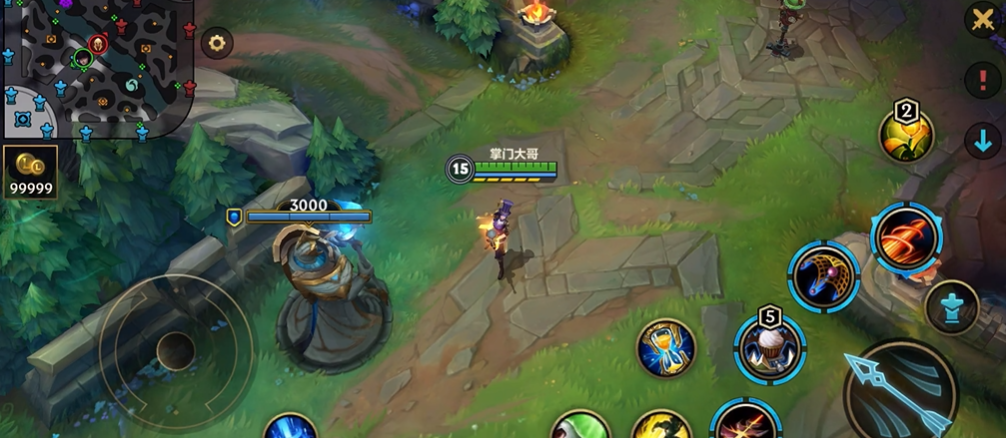Open the minimap
The height and width of the screenshot is (438, 1006).
(97, 68)
